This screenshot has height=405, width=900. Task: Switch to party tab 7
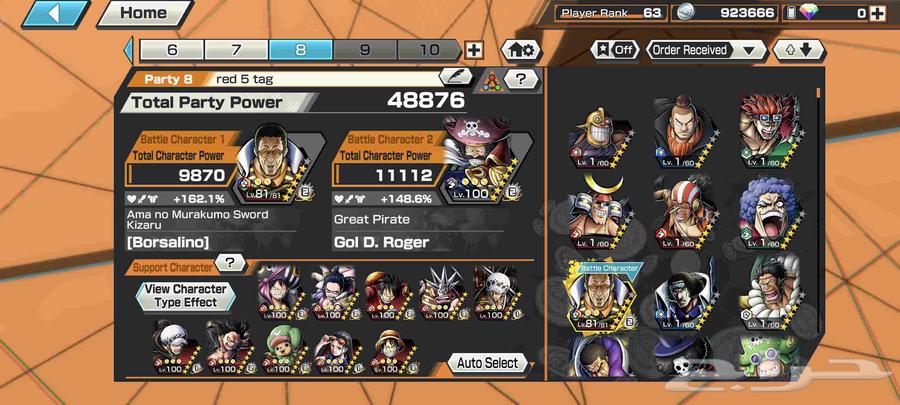coord(236,50)
